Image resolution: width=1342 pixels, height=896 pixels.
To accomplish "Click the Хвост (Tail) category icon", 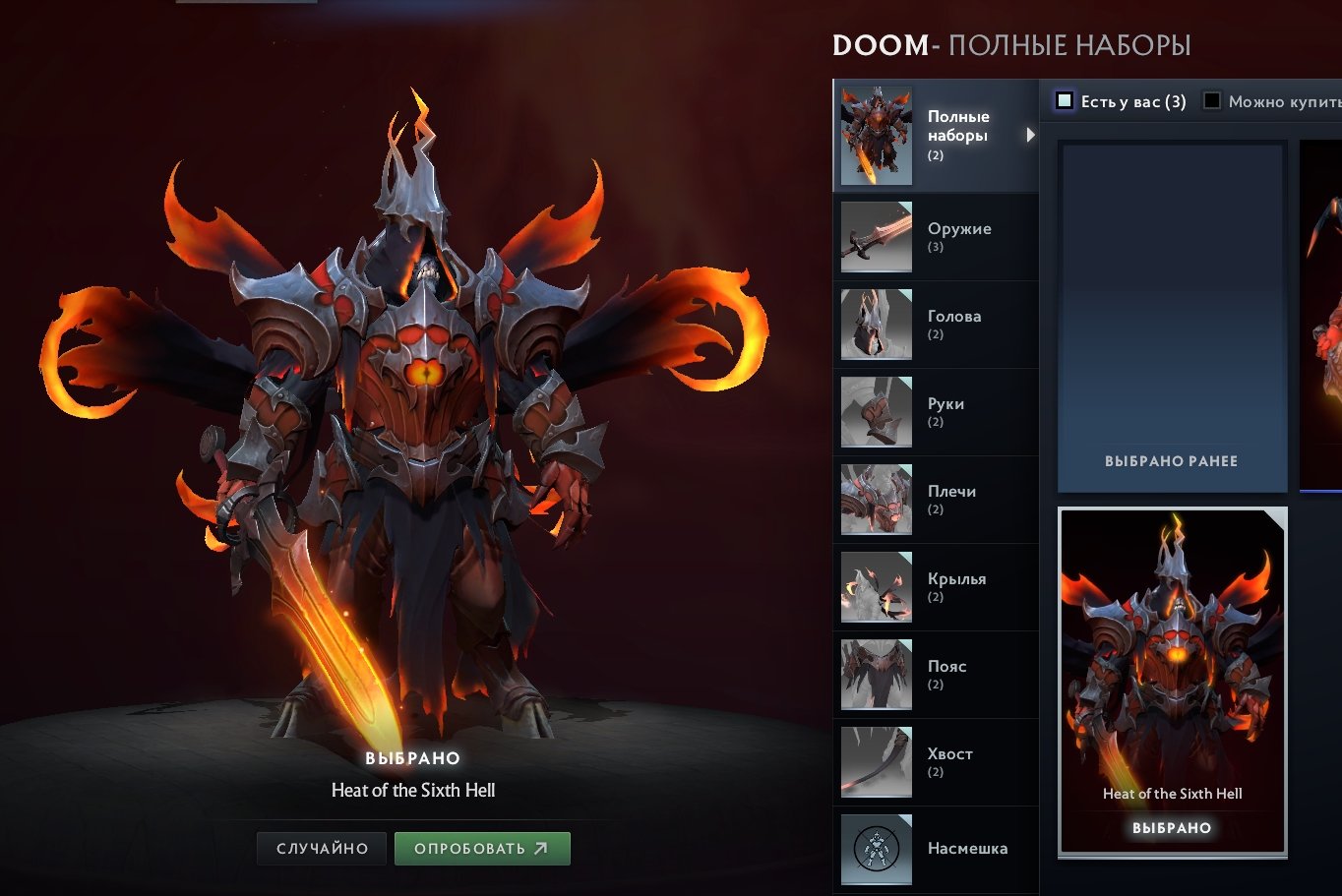I will coord(875,762).
